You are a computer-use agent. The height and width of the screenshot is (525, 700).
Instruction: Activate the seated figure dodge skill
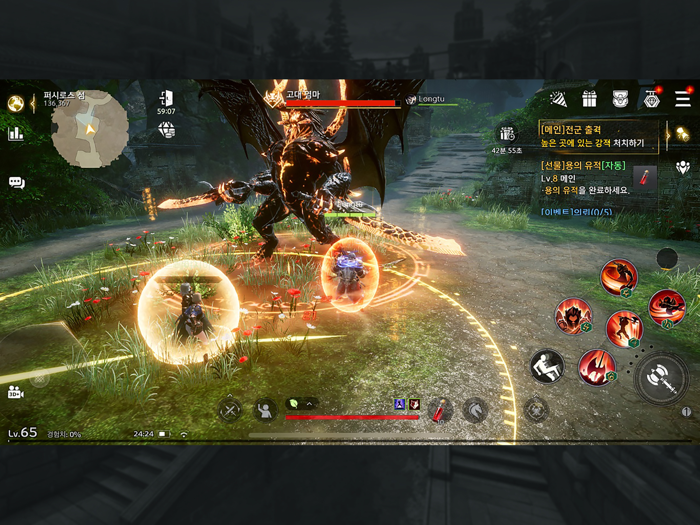click(547, 366)
